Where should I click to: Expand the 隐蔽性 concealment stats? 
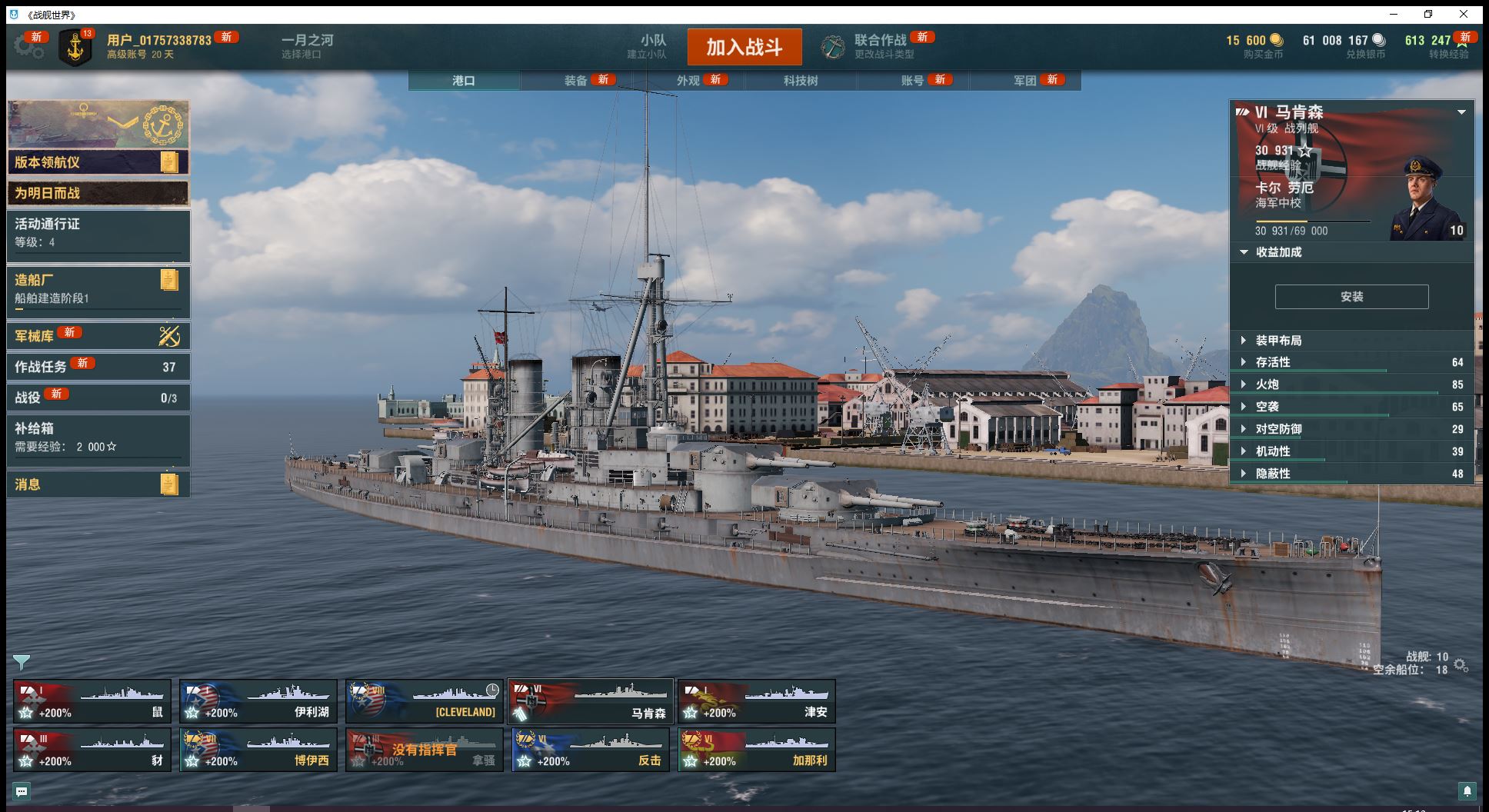click(1272, 474)
